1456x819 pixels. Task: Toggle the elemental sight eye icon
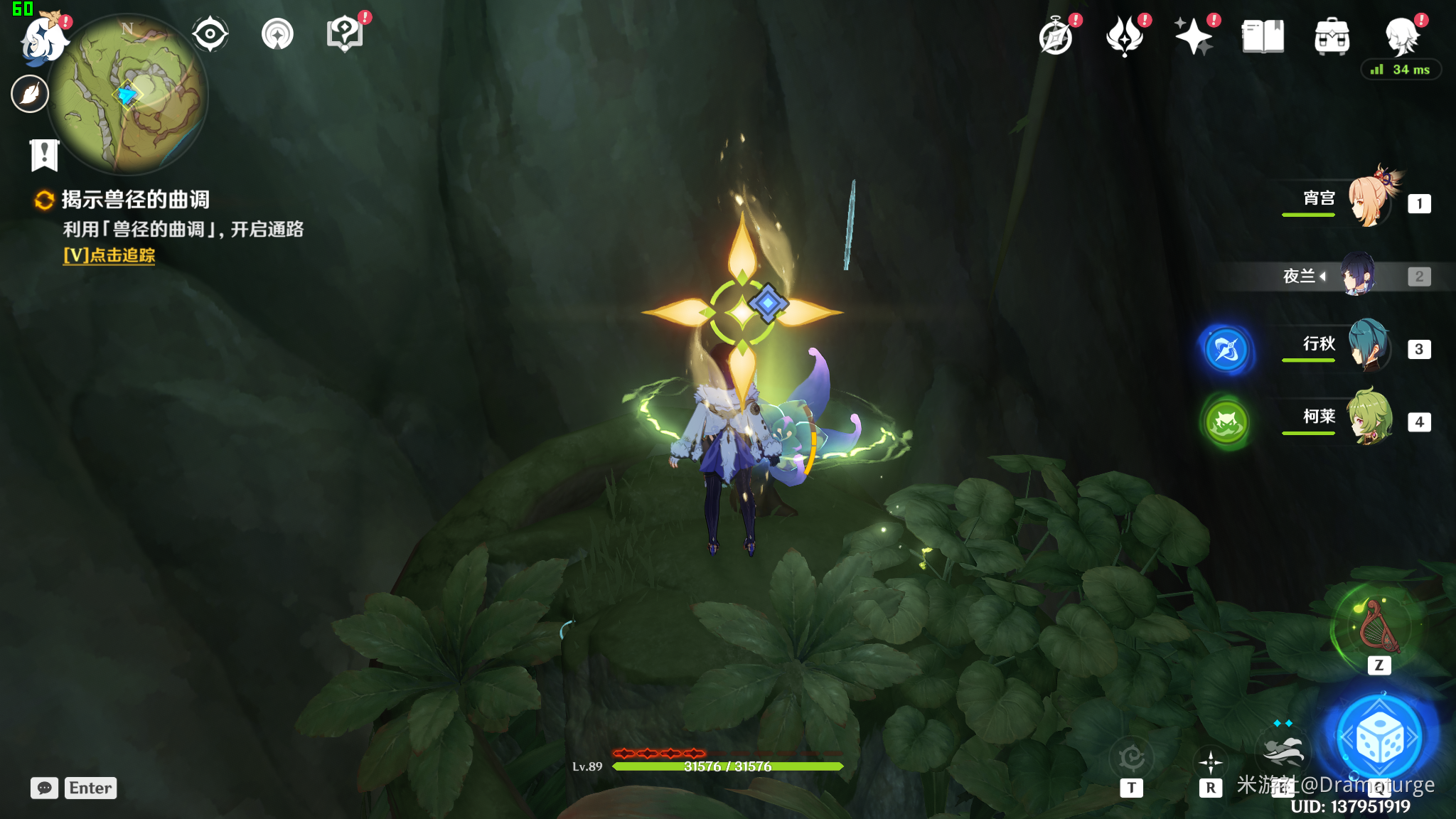coord(210,34)
